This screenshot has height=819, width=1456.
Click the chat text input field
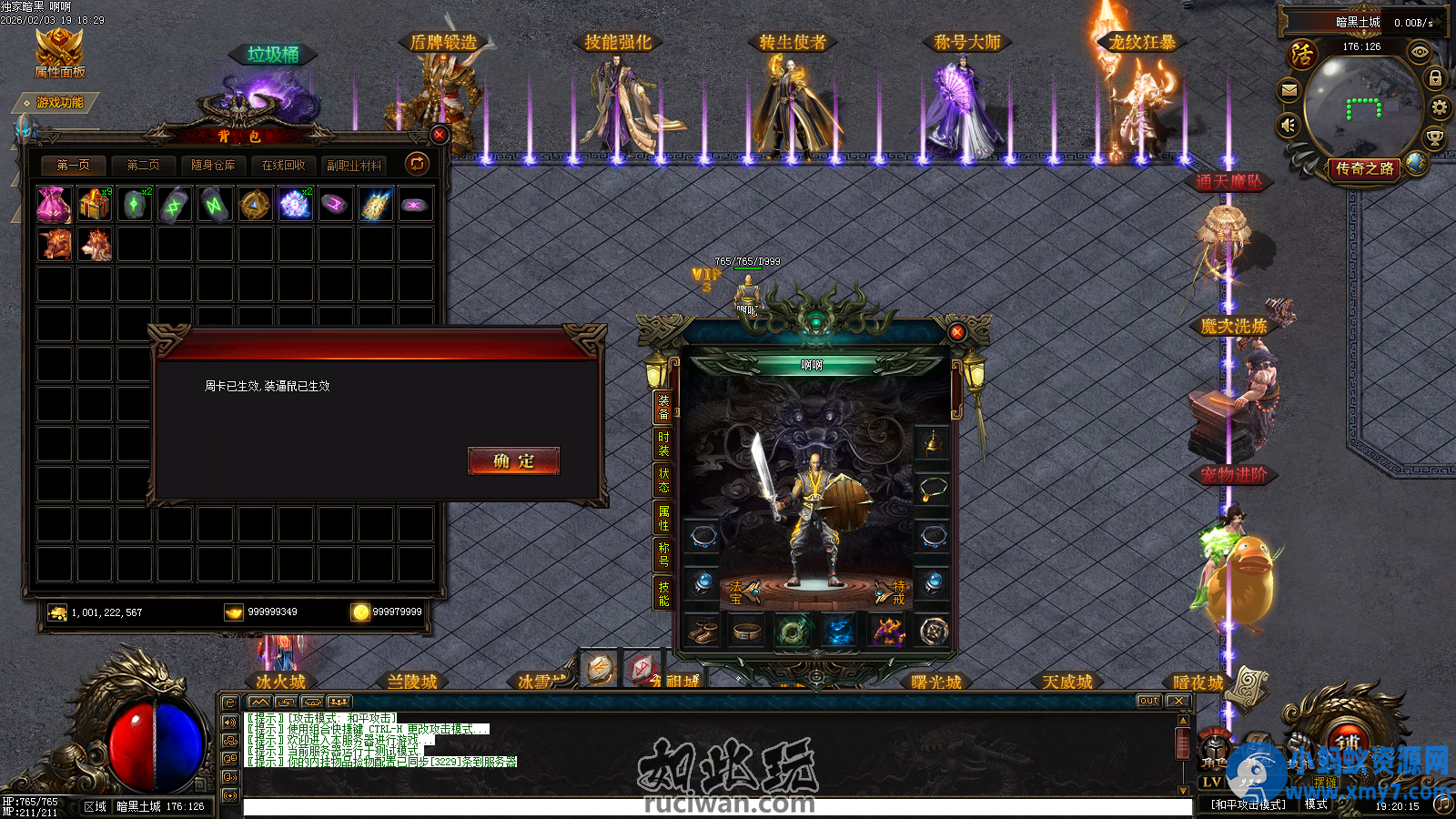717,807
